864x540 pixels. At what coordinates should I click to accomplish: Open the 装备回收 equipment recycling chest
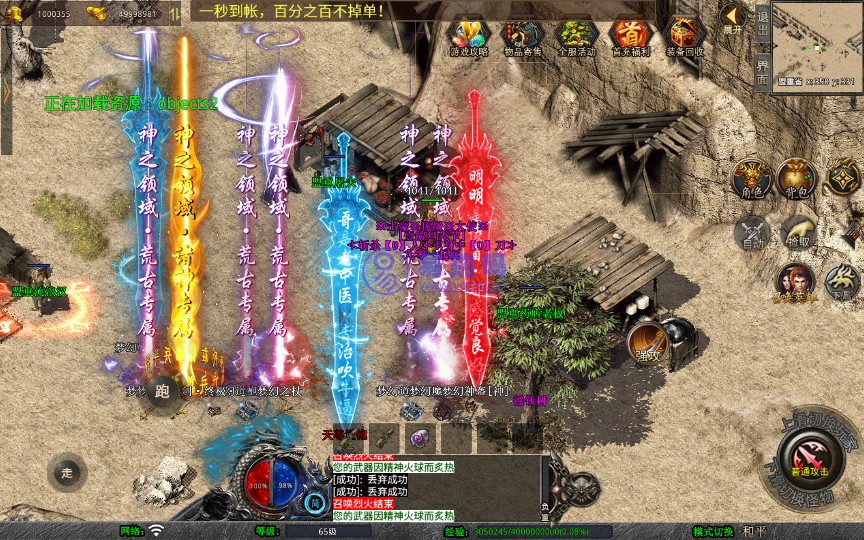685,38
